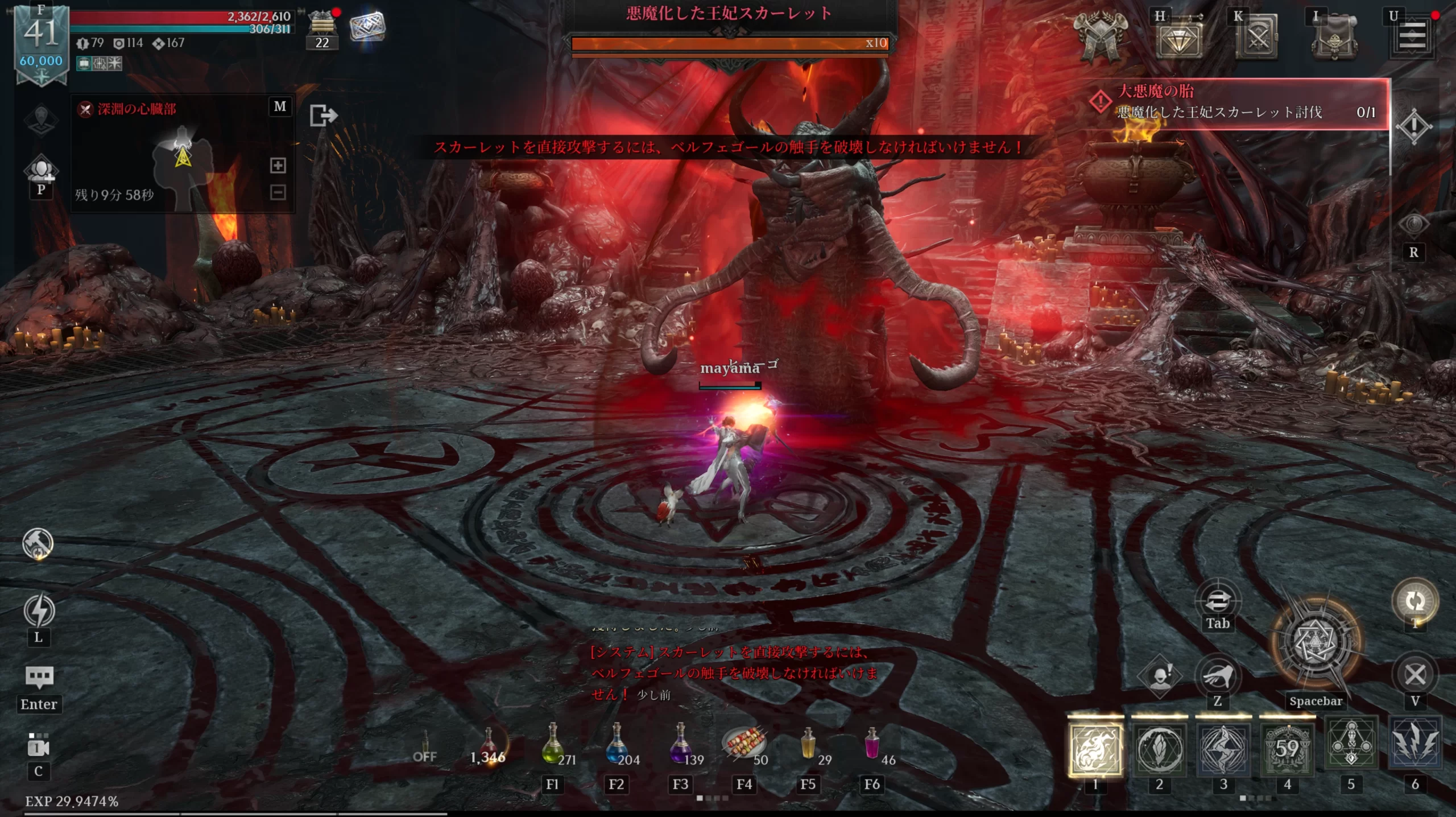
Task: Open the diamond shop icon
Action: point(1178,38)
